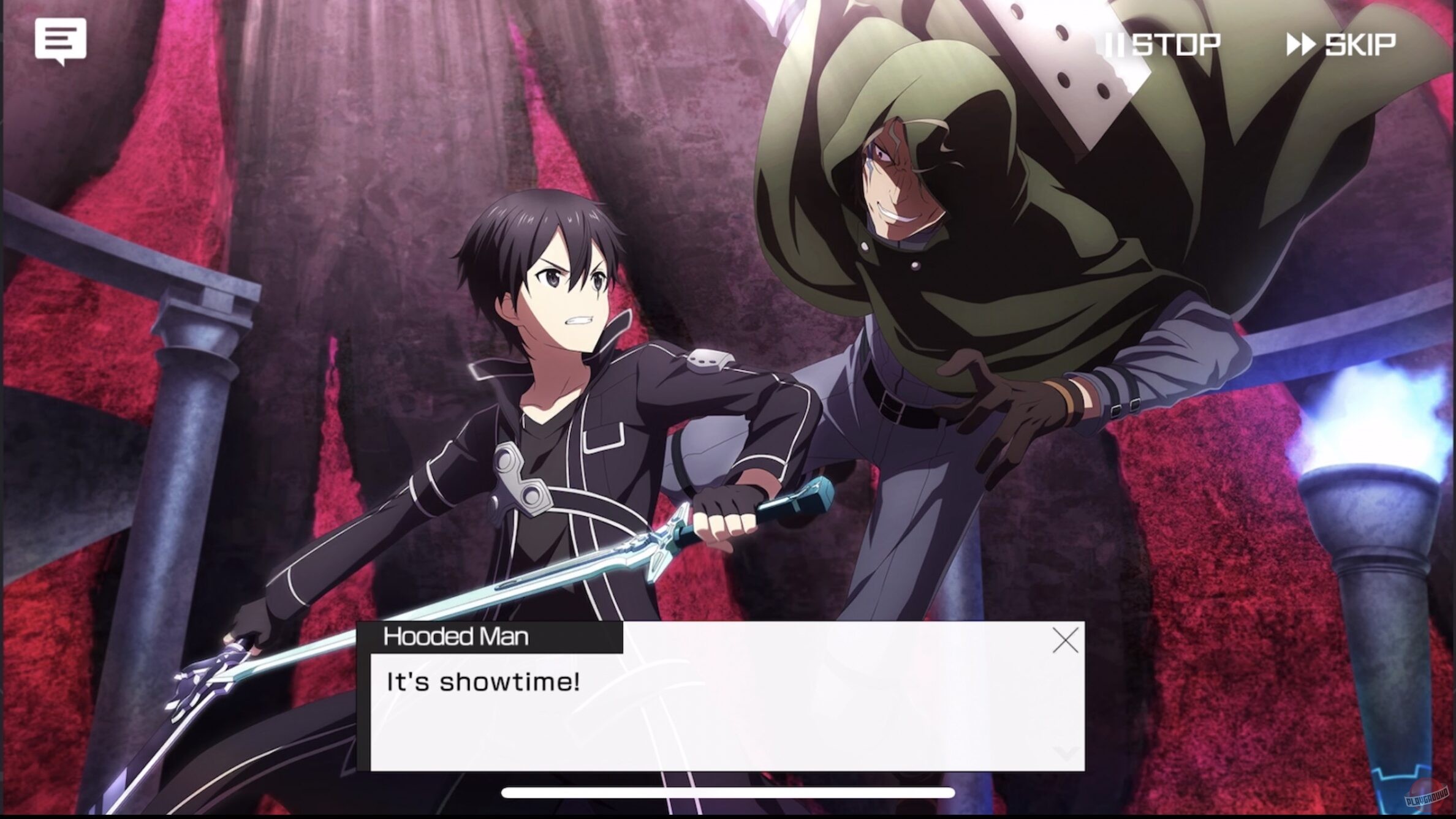Tap the black speaker name banner

457,637
